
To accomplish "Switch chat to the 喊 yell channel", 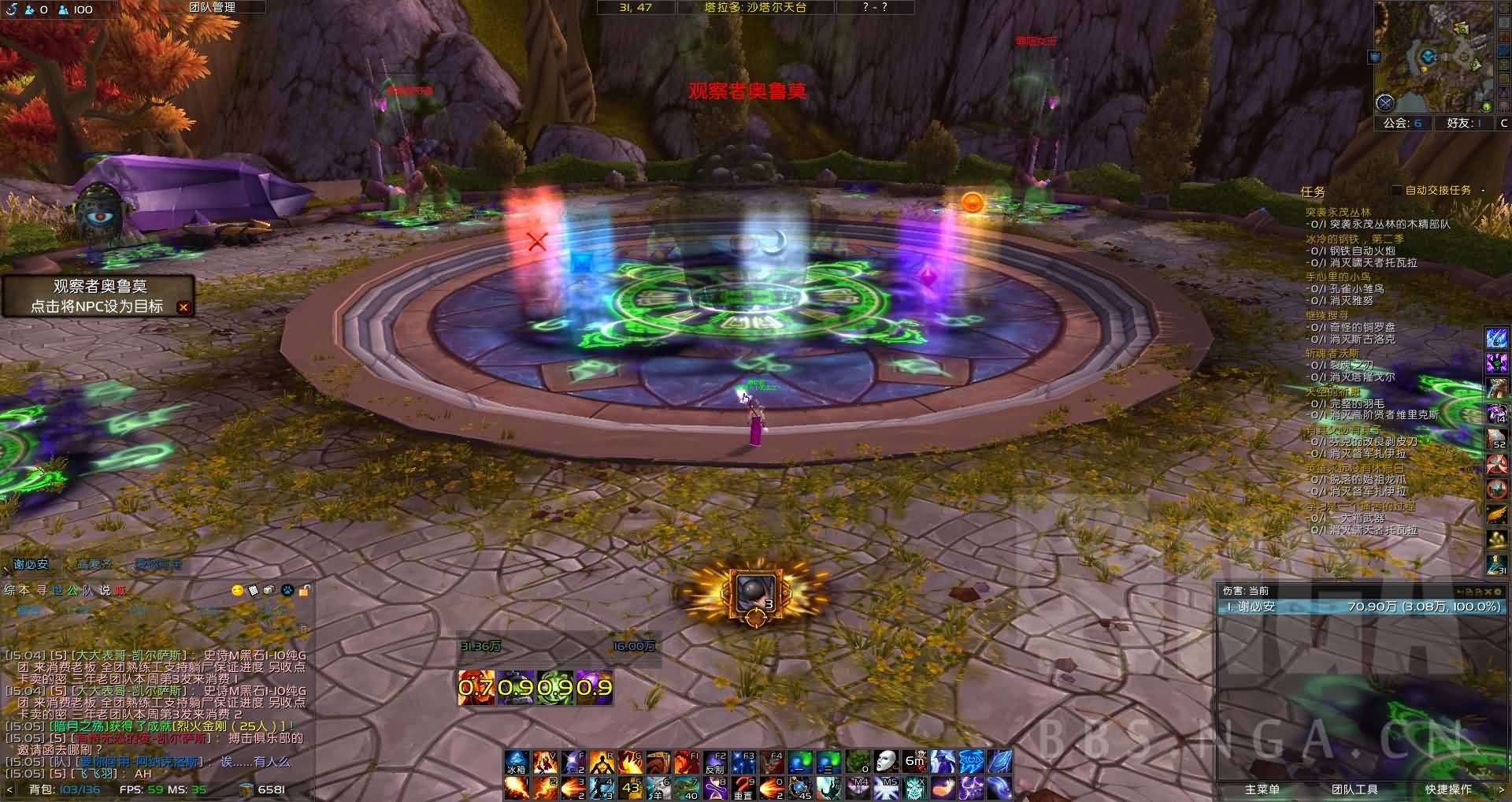I will click(x=119, y=590).
